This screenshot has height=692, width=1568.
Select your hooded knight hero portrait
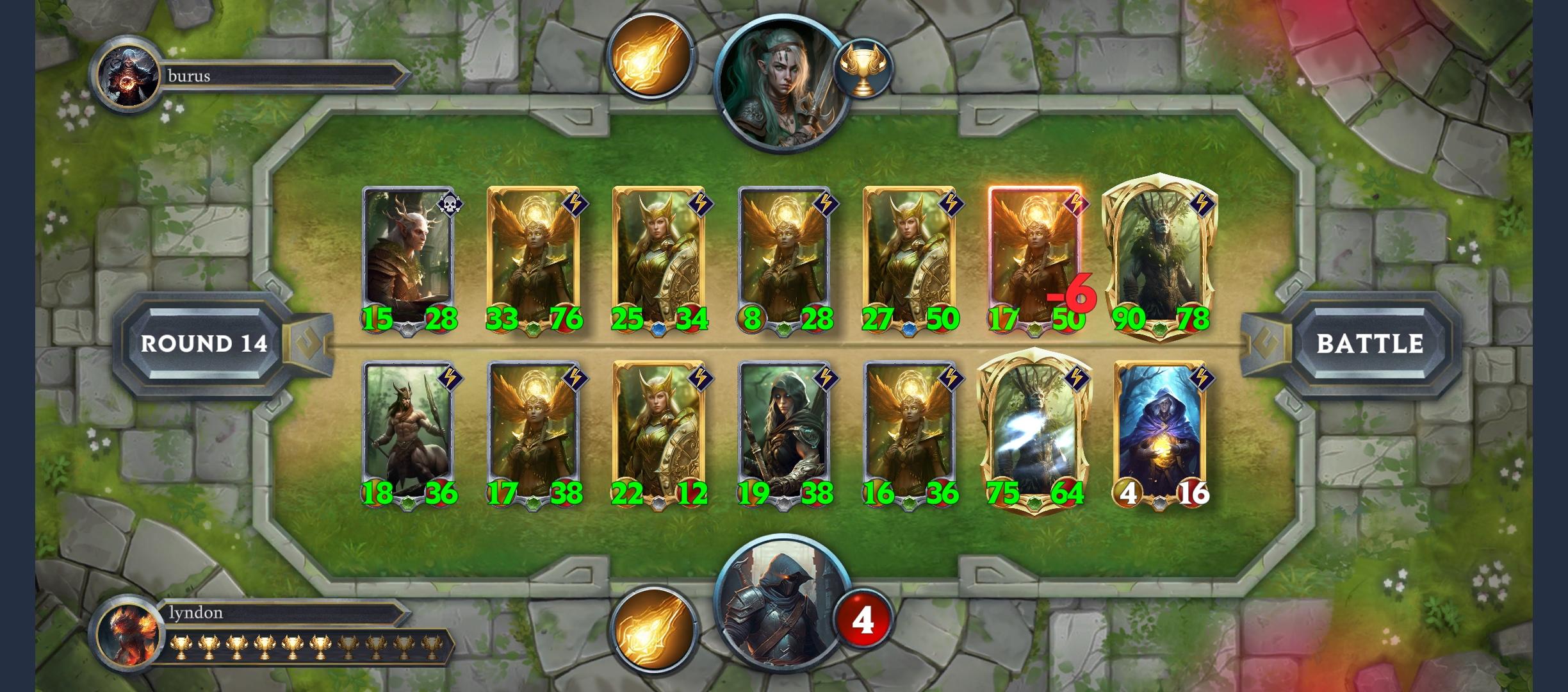[x=781, y=615]
